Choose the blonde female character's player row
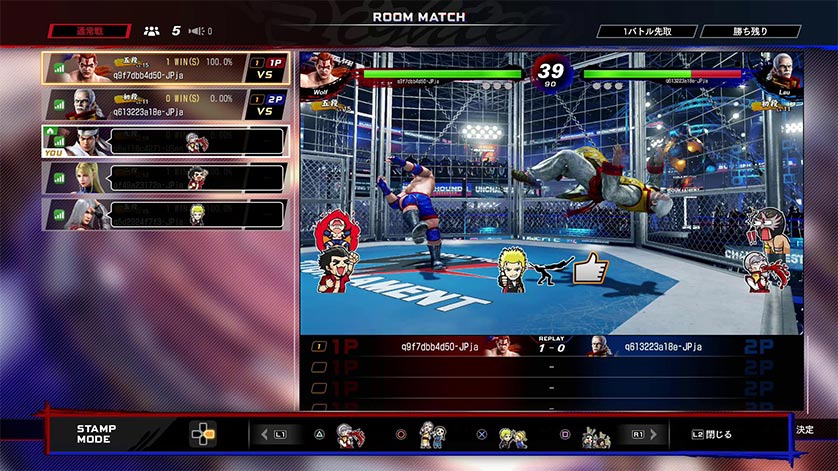Image resolution: width=838 pixels, height=471 pixels. coord(165,177)
